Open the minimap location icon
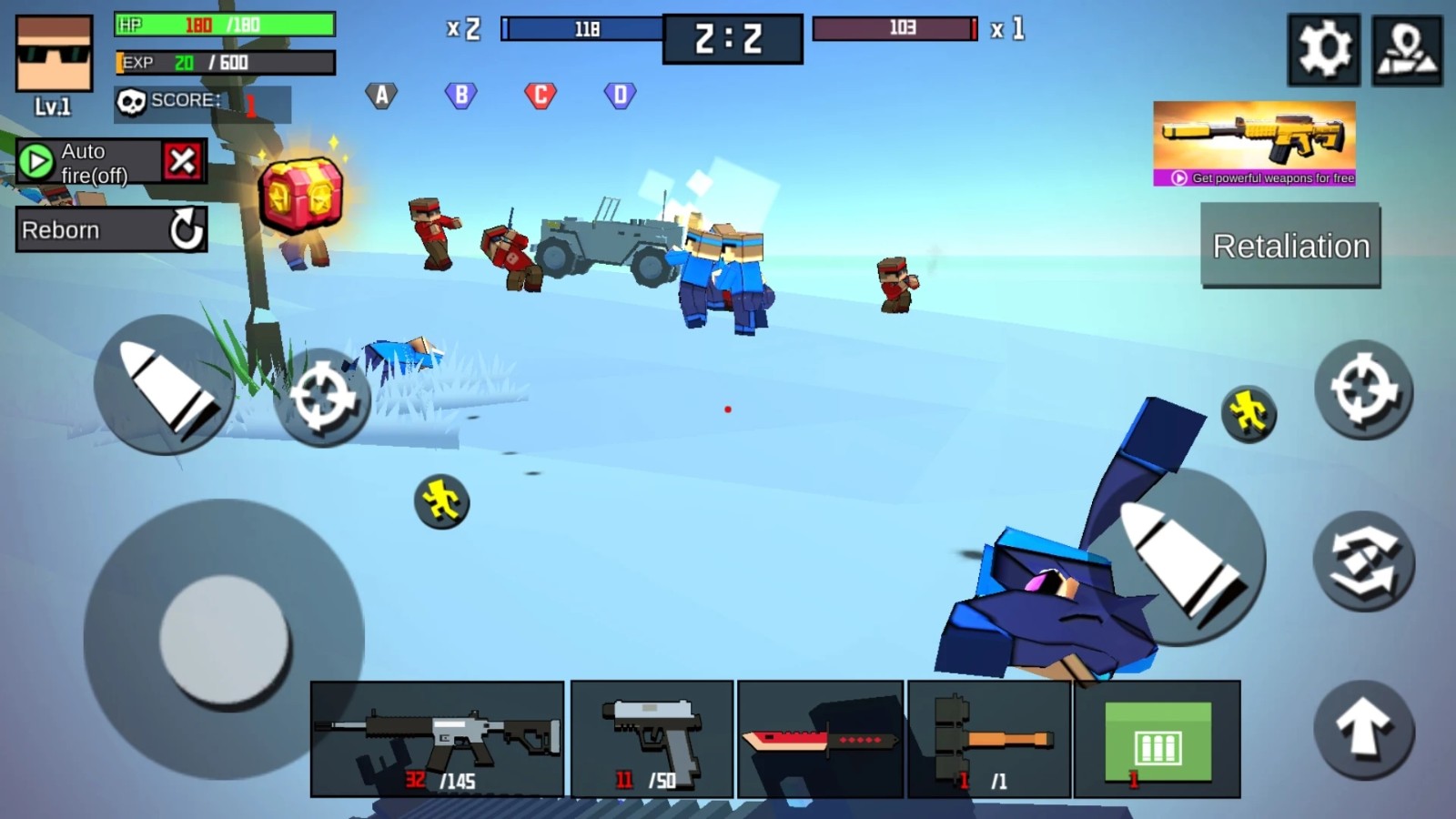The width and height of the screenshot is (1456, 819). click(1407, 50)
